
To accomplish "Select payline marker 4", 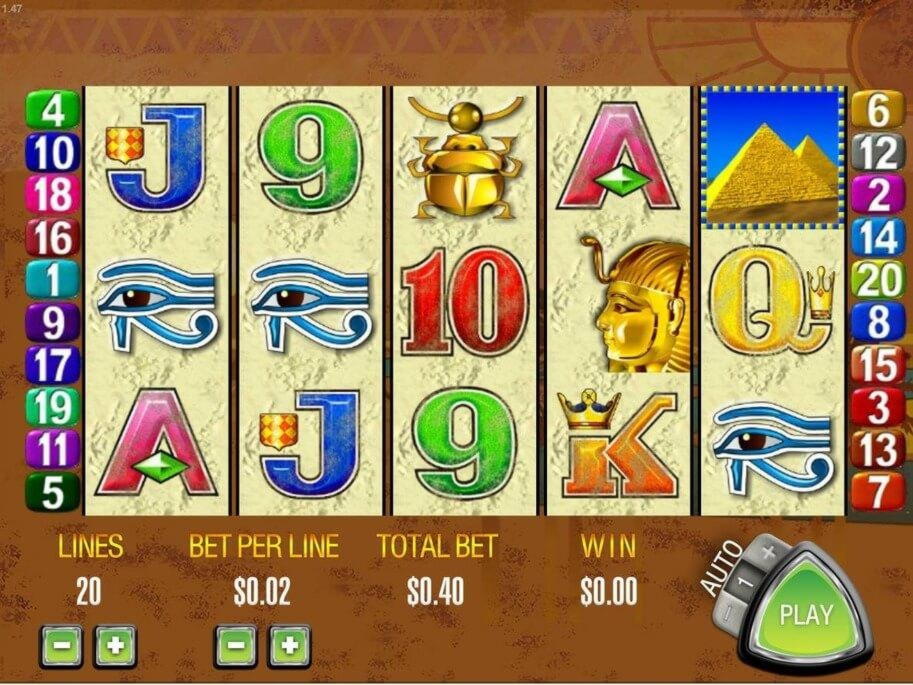I will pyautogui.click(x=52, y=110).
